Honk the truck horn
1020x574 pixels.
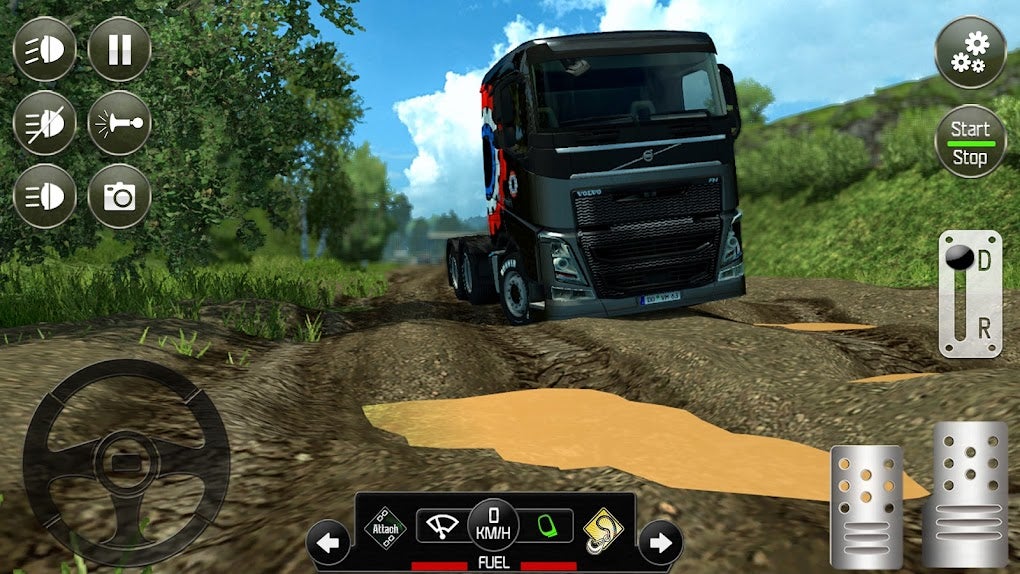(x=119, y=123)
